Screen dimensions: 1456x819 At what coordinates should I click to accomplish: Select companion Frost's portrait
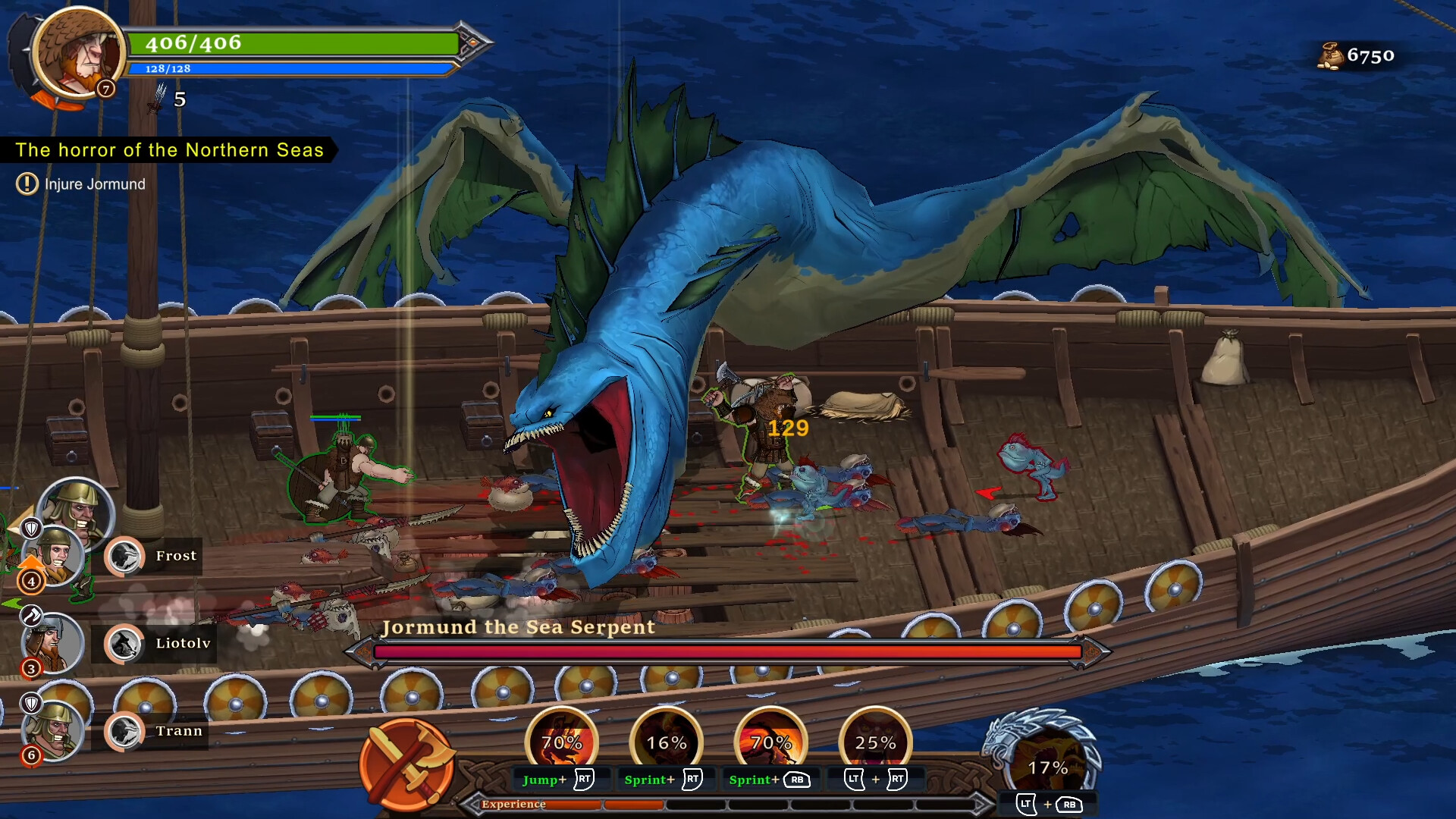pos(53,556)
